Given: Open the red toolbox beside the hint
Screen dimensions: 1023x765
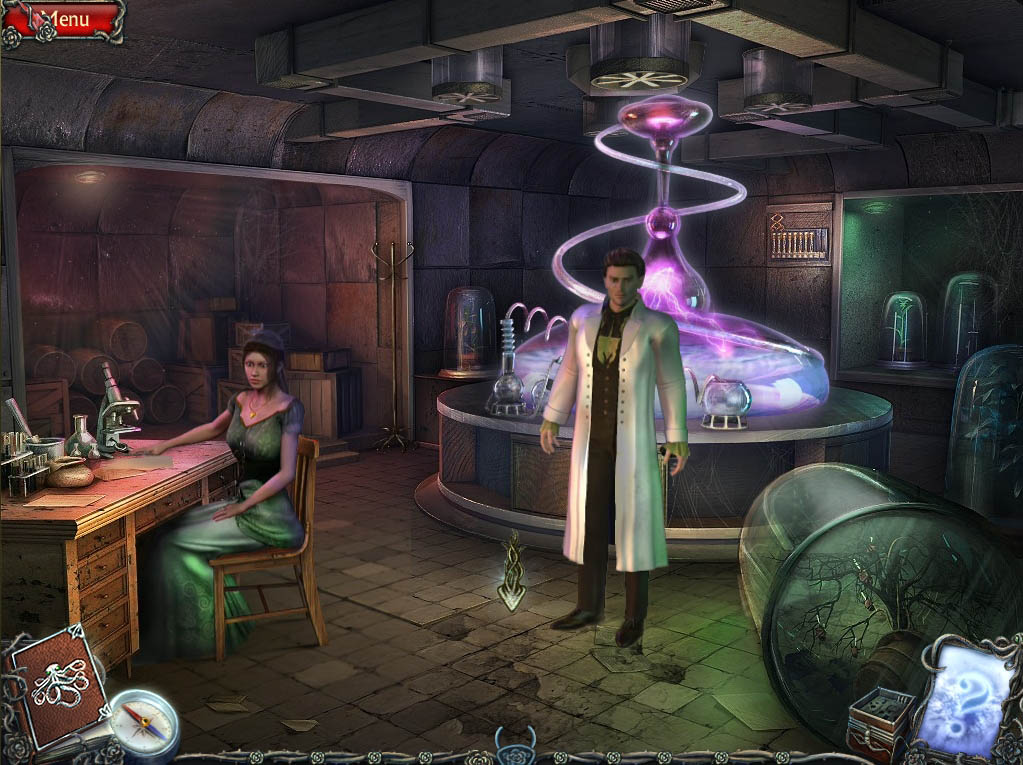Looking at the screenshot, I should point(881,722).
